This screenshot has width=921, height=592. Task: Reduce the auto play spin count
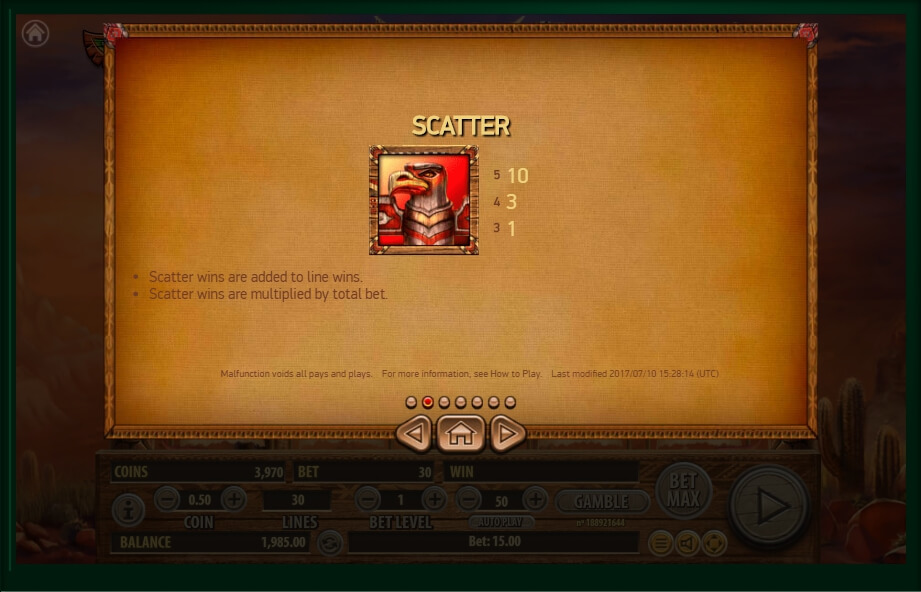[x=469, y=499]
